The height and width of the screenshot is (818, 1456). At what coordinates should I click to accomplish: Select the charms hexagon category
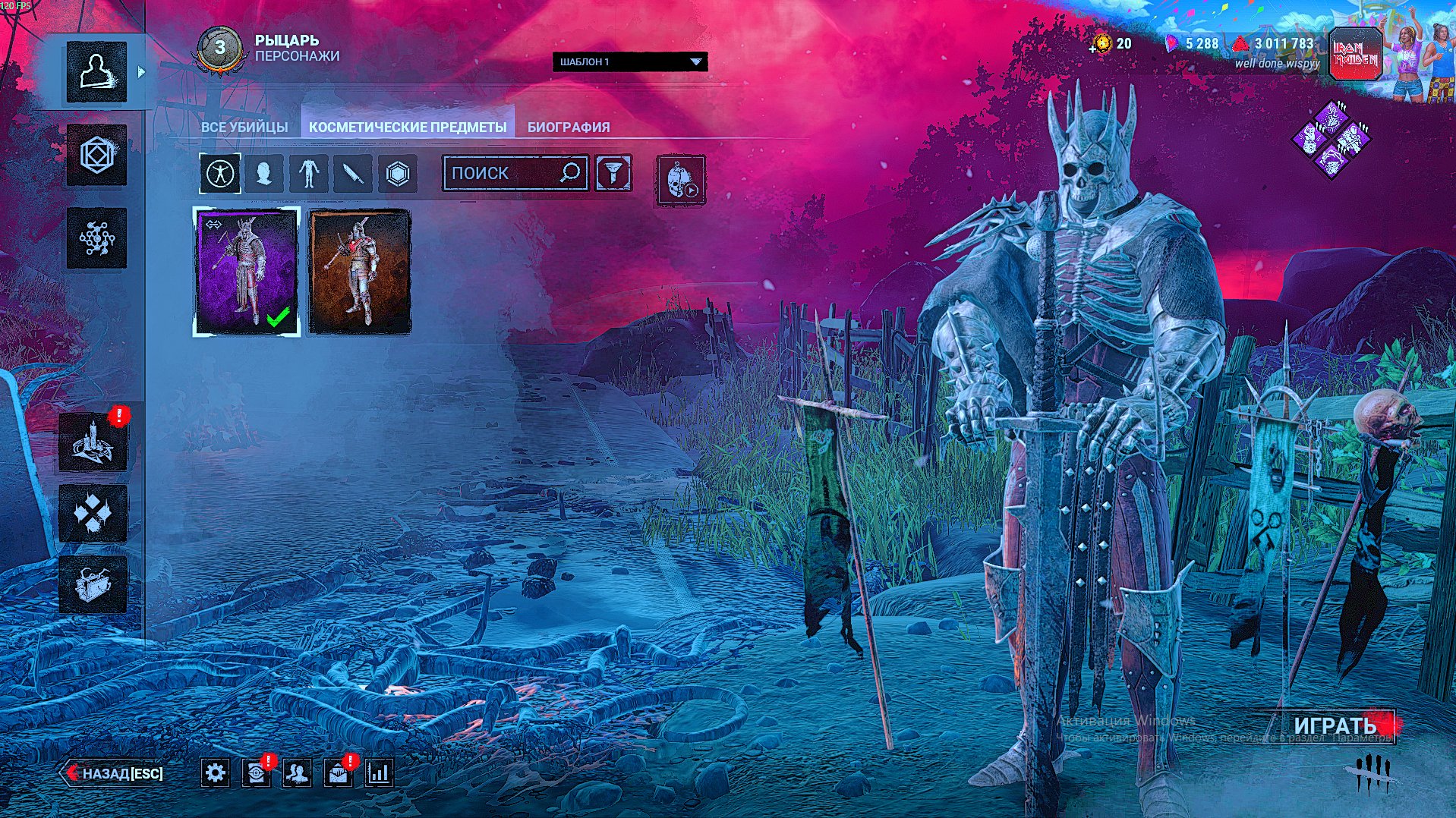[398, 174]
